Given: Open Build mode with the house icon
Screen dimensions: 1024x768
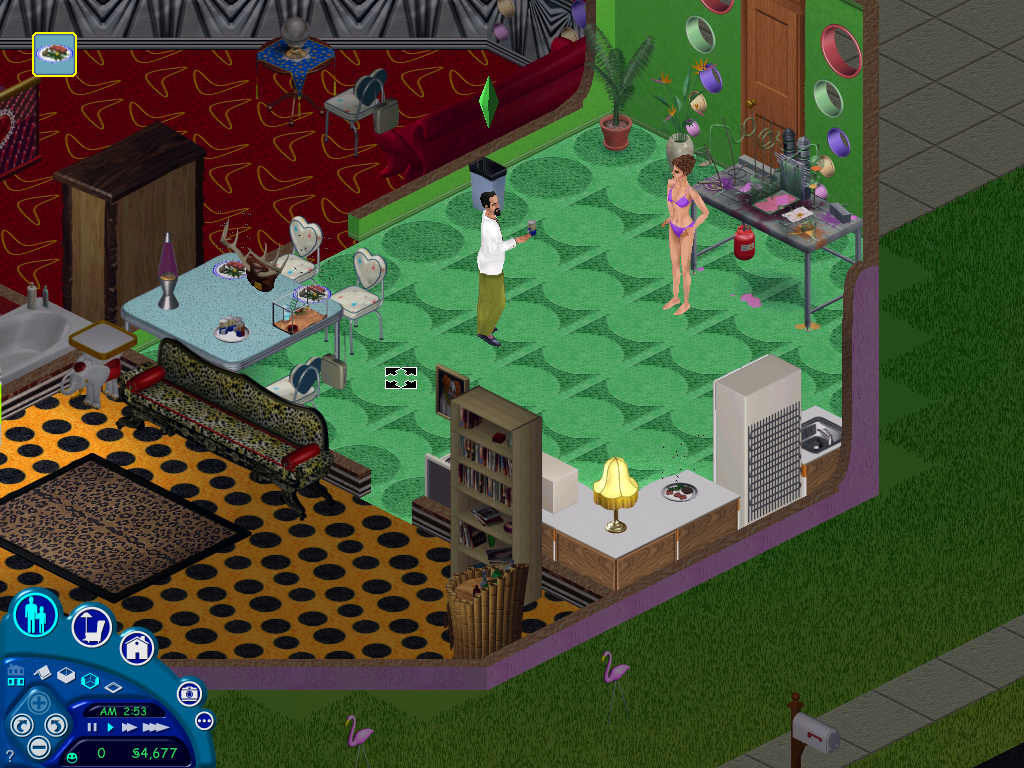Looking at the screenshot, I should point(137,646).
